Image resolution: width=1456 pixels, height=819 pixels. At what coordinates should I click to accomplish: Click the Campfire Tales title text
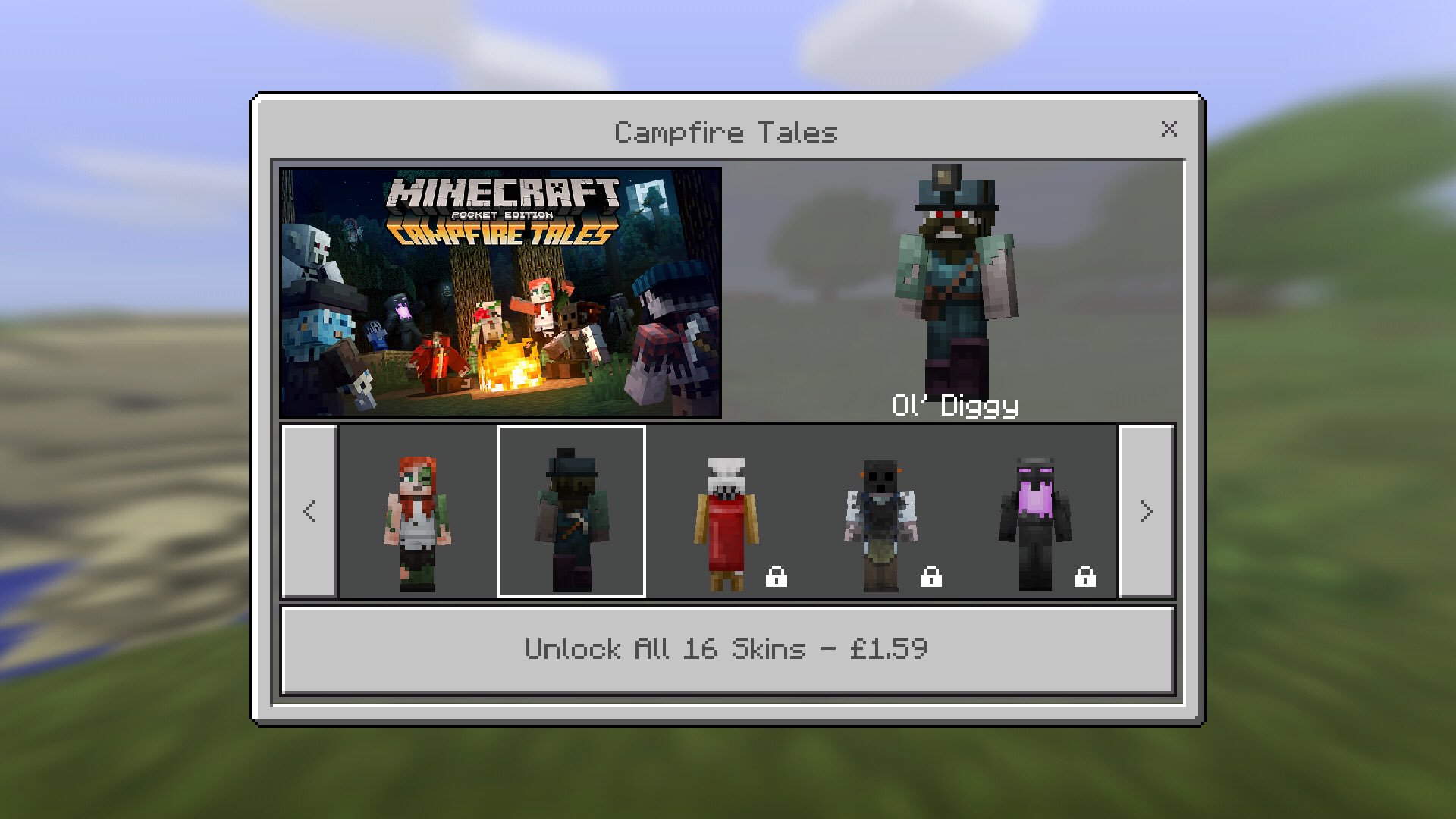click(x=726, y=131)
